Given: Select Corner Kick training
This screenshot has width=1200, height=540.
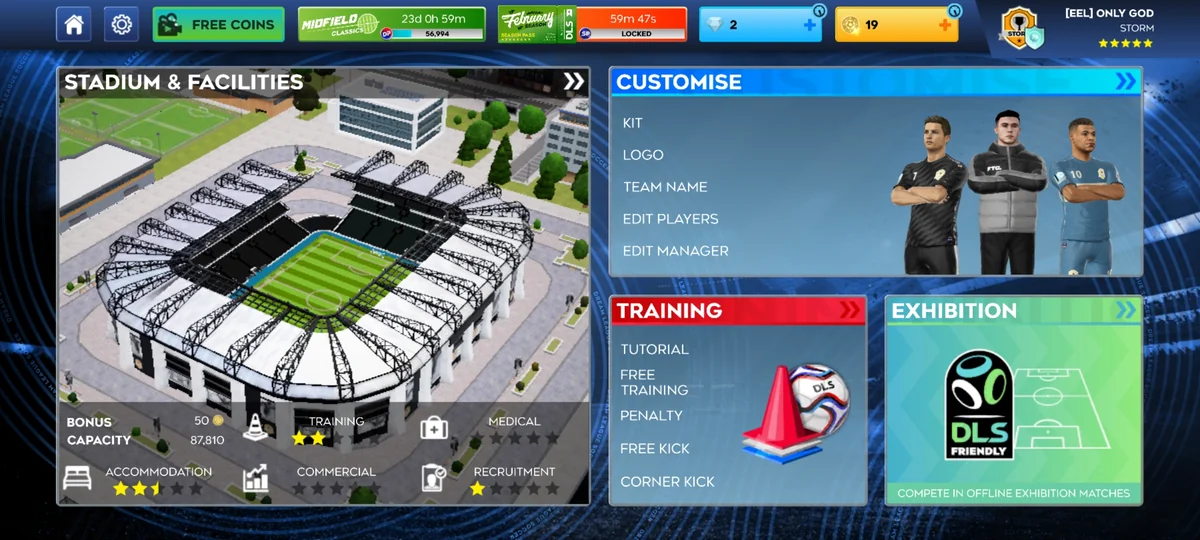Looking at the screenshot, I should 667,481.
